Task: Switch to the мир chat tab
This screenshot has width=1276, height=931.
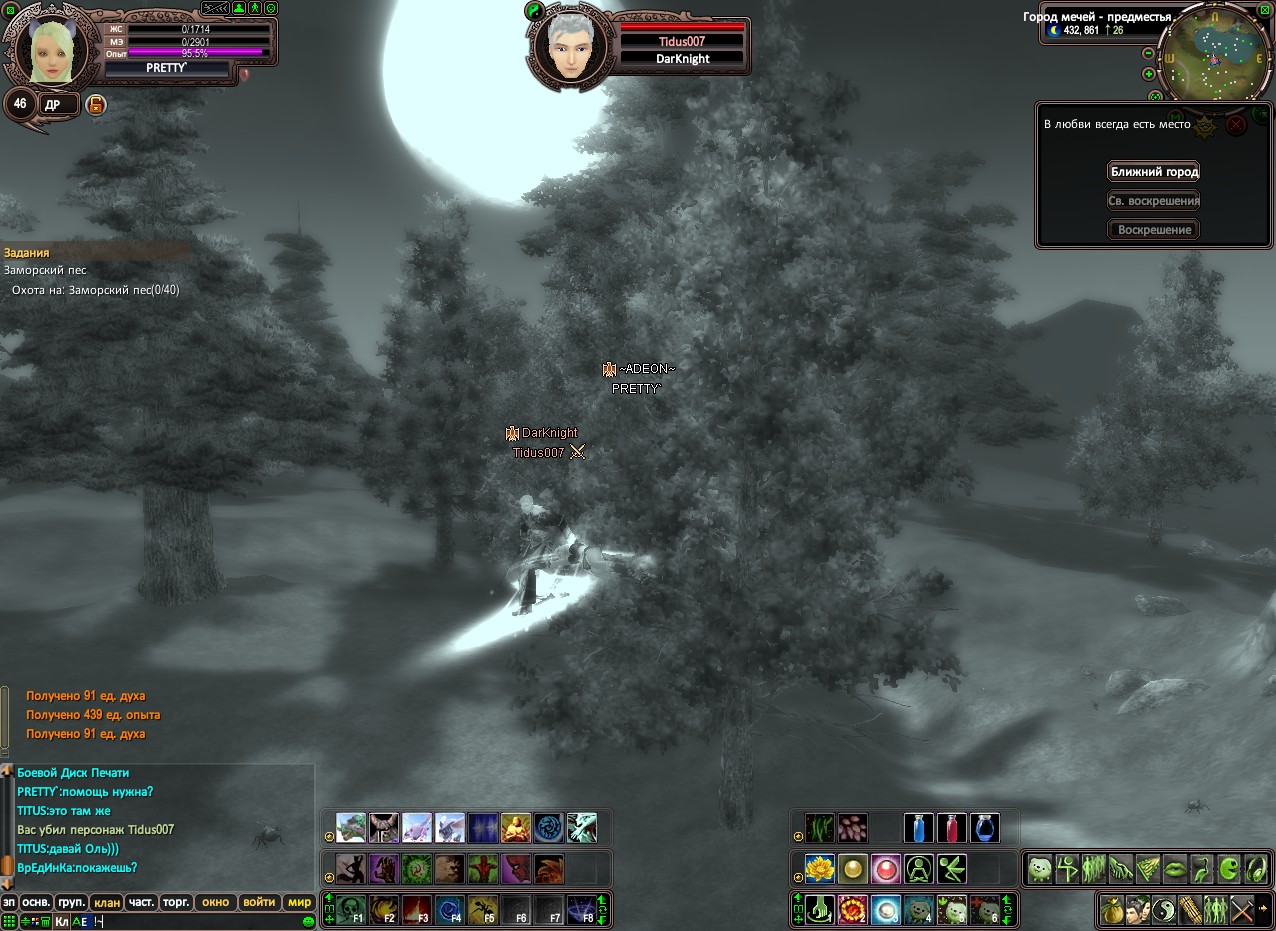Action: pyautogui.click(x=300, y=902)
